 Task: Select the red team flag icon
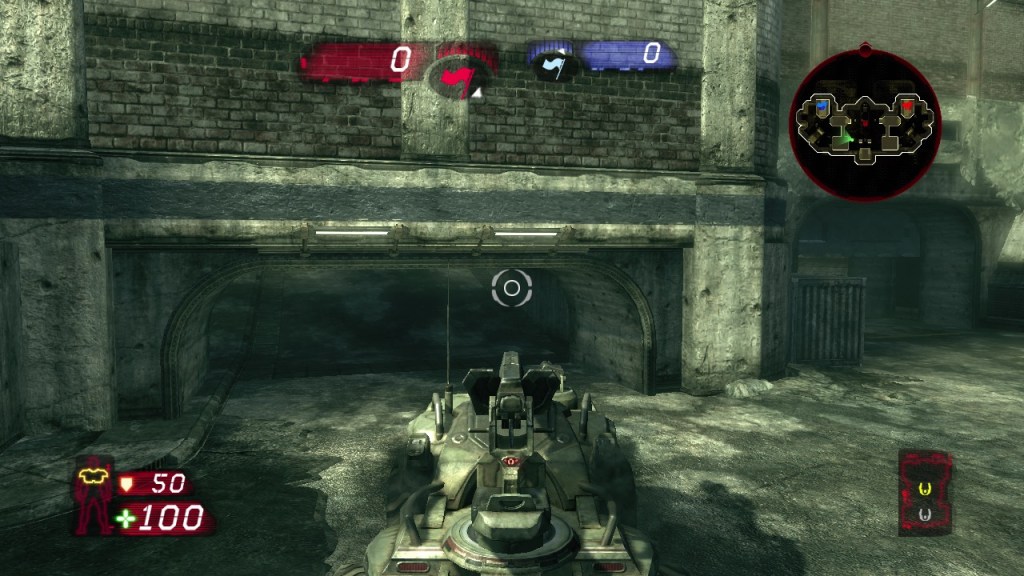pos(460,77)
